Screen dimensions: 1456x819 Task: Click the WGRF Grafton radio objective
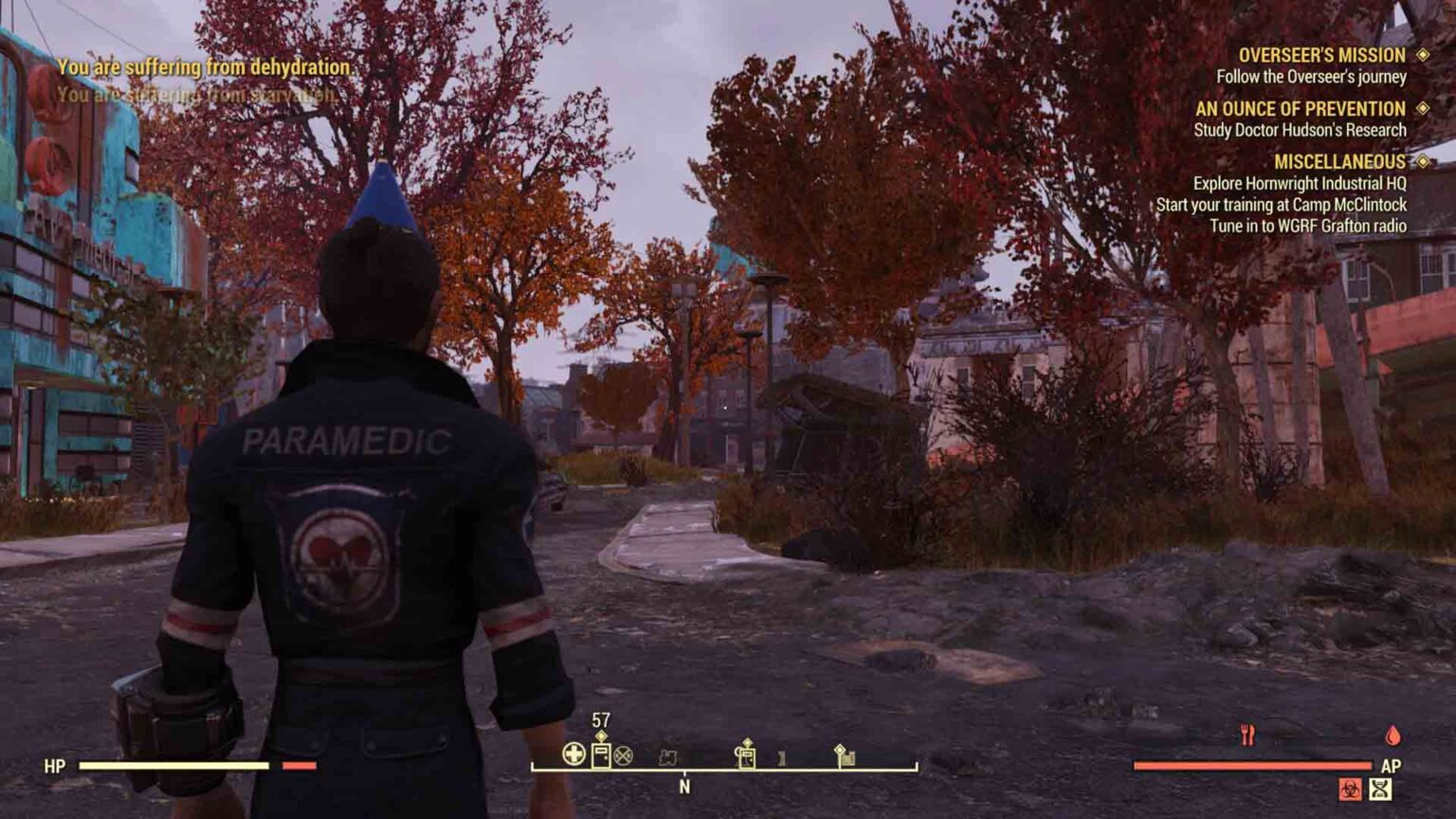coord(1307,226)
